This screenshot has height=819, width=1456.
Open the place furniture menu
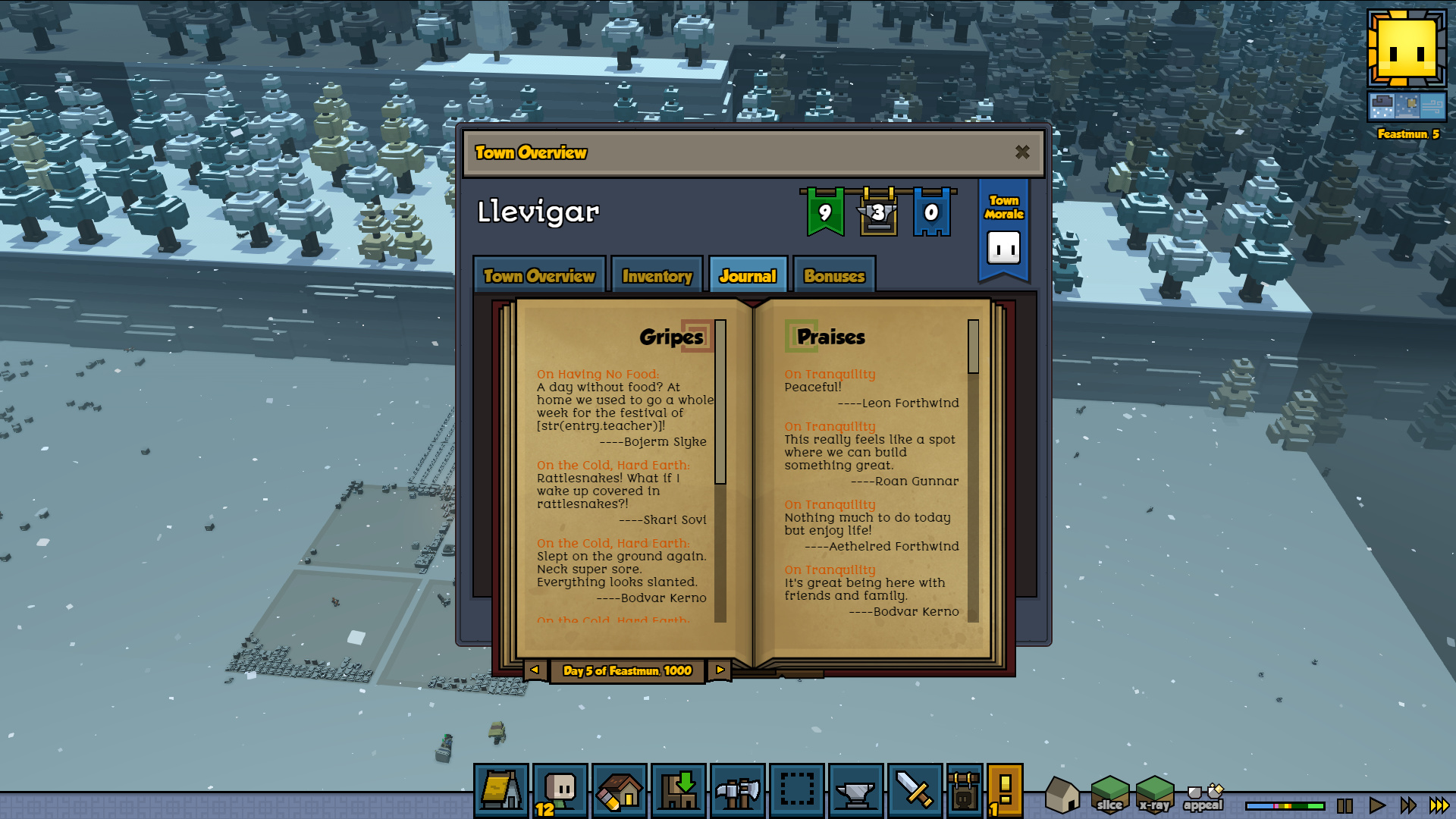coord(679,791)
